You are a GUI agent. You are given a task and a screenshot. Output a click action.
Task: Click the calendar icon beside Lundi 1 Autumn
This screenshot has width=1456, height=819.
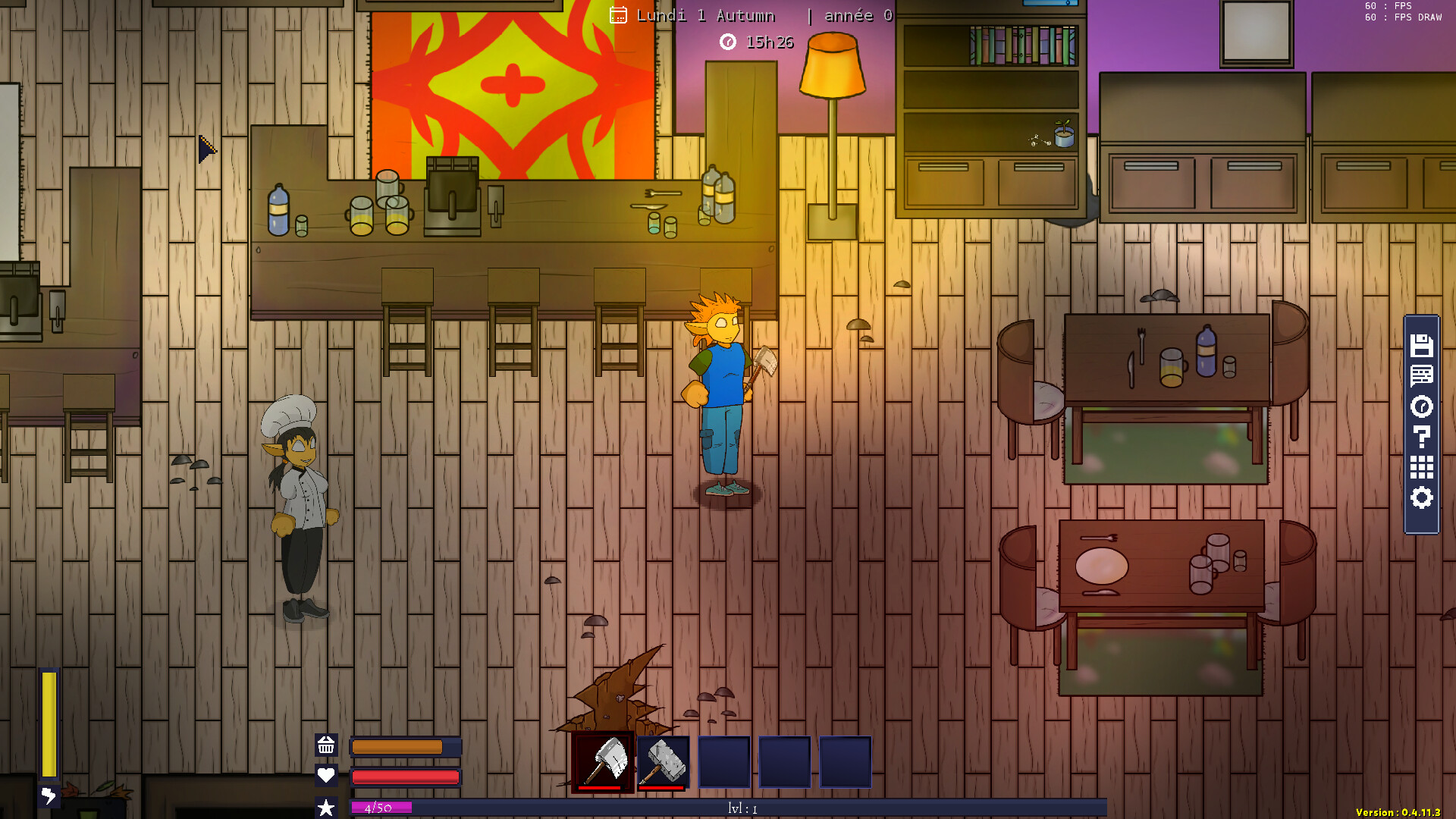619,14
